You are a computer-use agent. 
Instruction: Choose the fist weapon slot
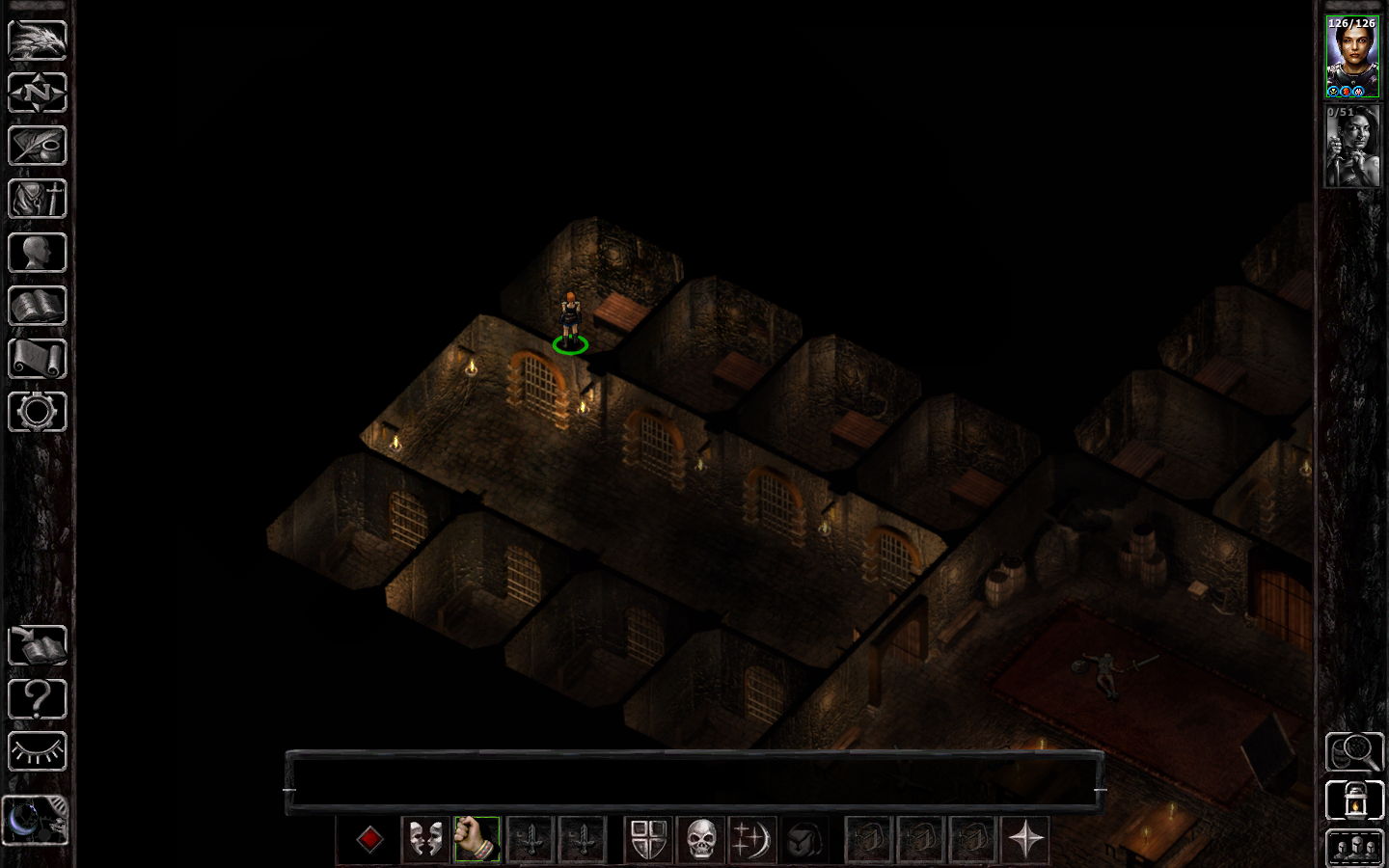point(477,839)
